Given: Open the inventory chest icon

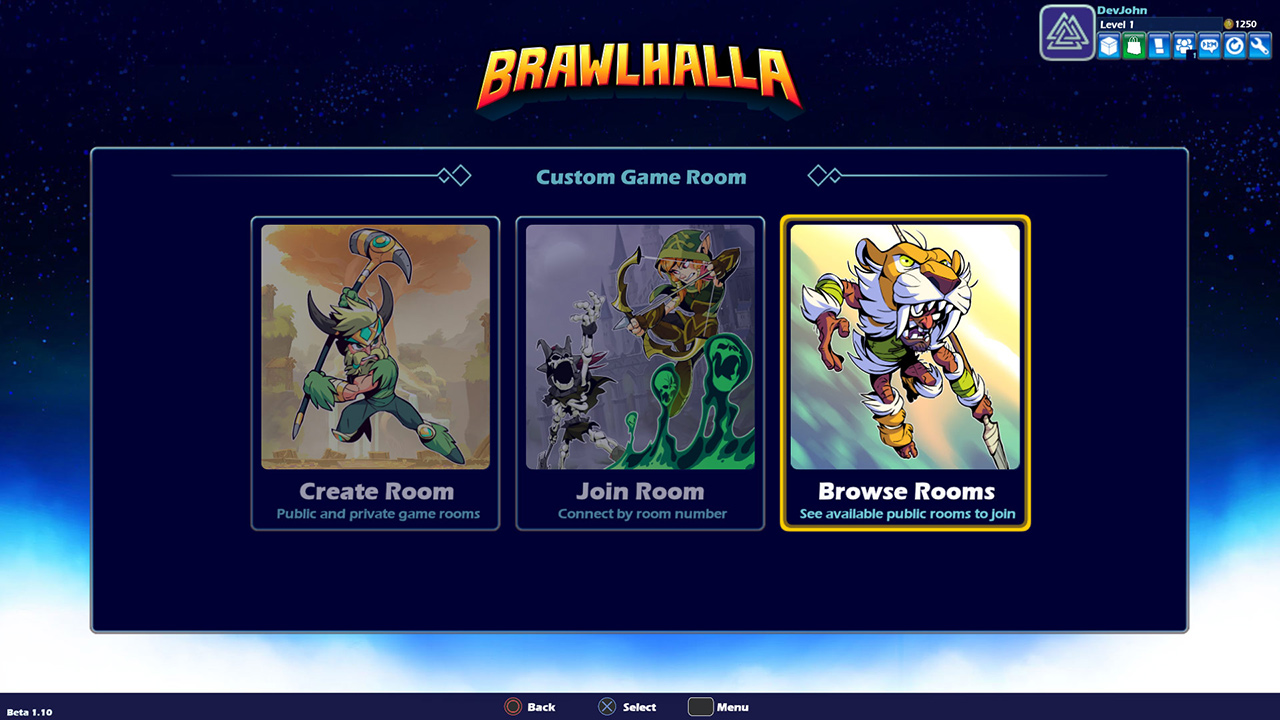Looking at the screenshot, I should [1108, 46].
